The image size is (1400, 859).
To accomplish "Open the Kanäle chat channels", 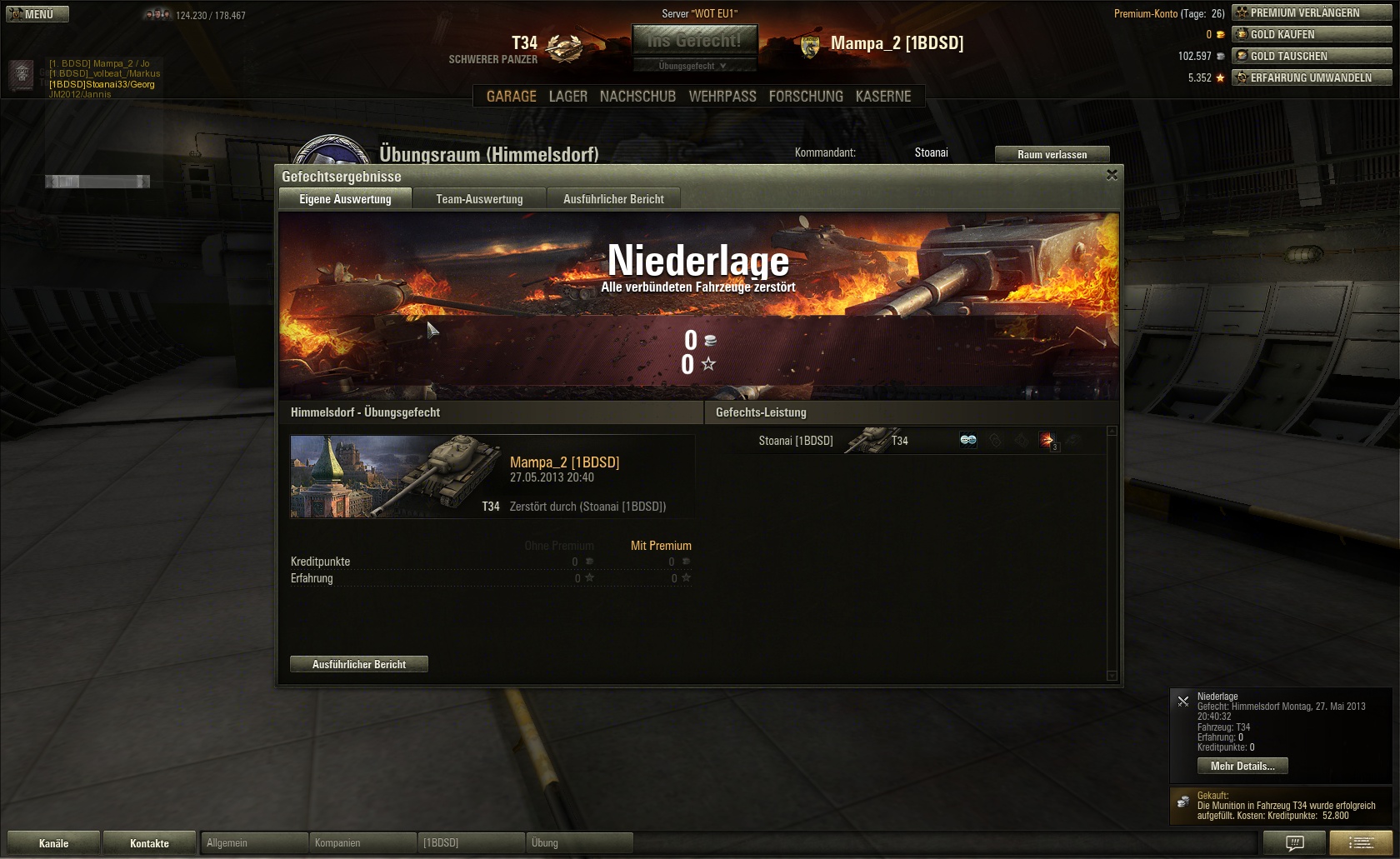I will (53, 843).
